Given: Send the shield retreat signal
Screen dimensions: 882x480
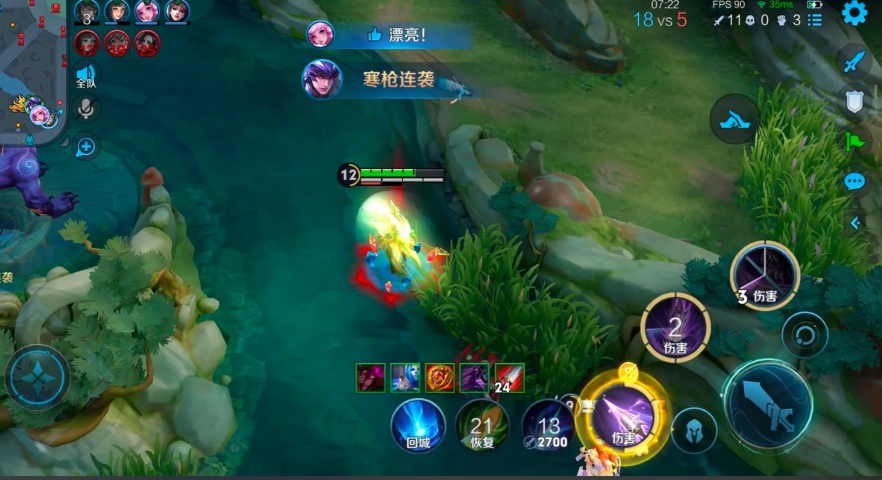Looking at the screenshot, I should [854, 101].
